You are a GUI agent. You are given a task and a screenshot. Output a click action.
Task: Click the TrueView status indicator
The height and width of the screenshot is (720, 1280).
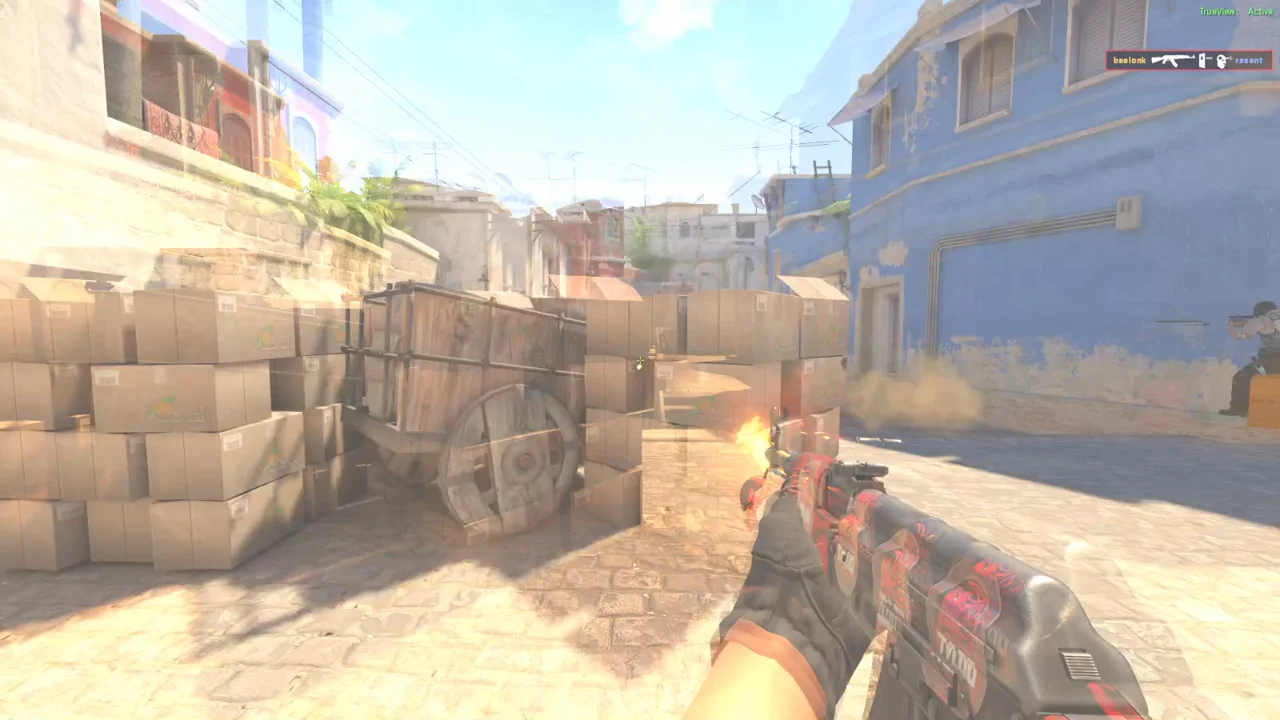point(1218,10)
